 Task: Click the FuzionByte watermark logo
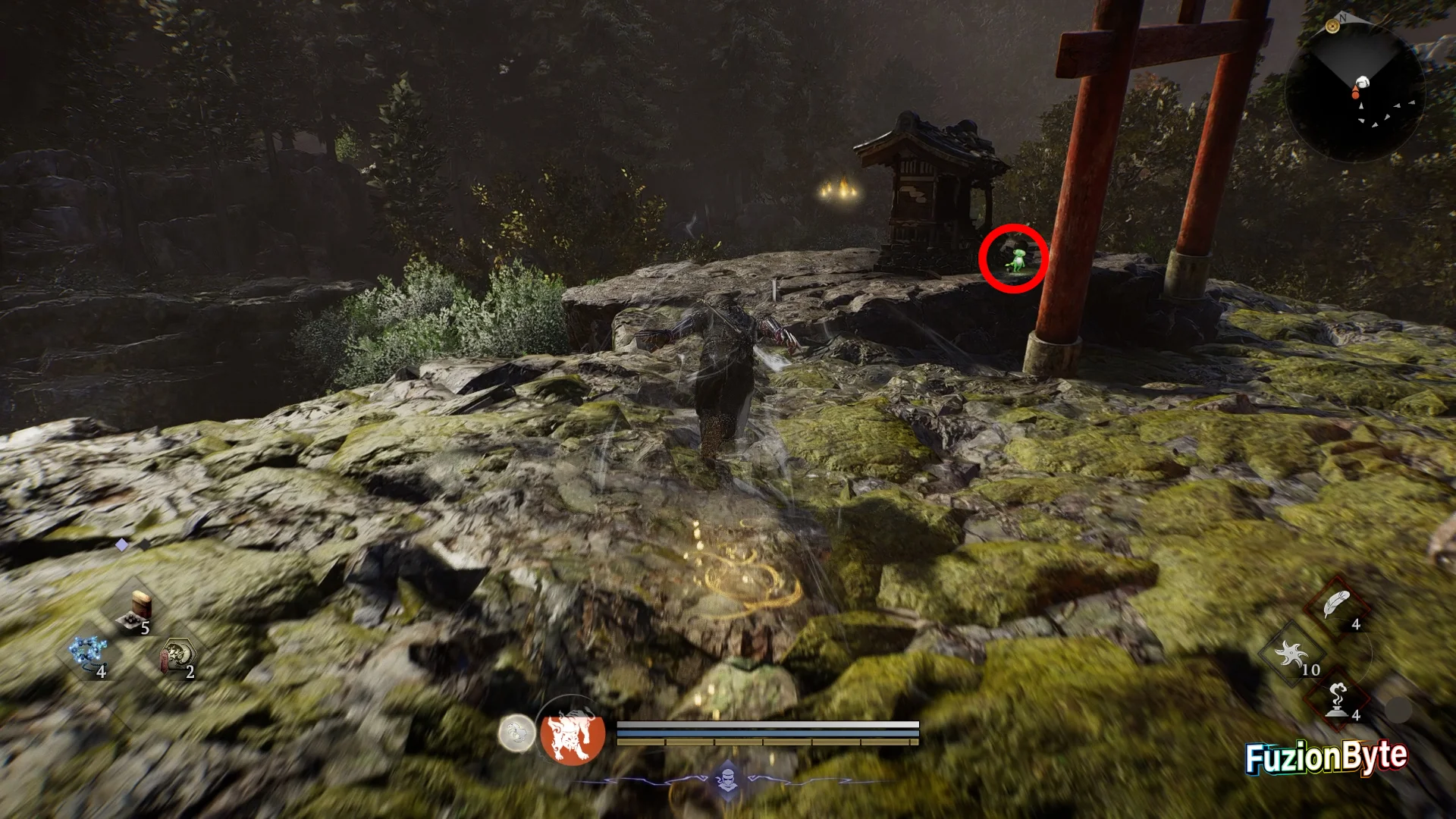[x=1326, y=757]
